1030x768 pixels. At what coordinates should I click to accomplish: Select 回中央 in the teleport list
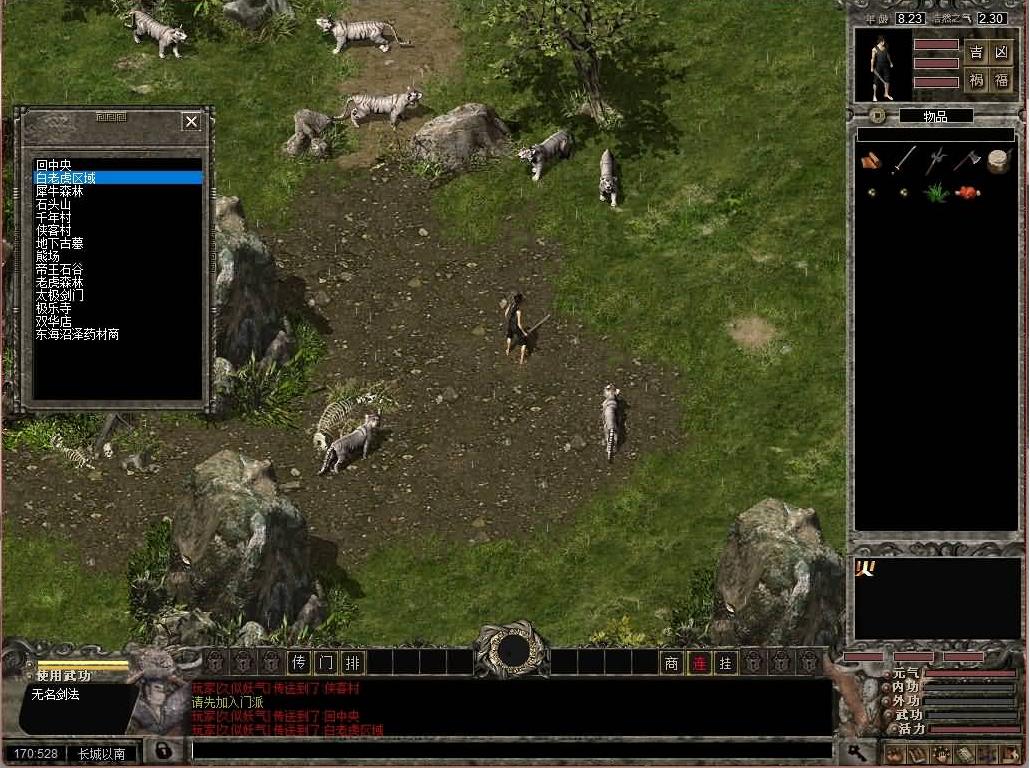(55, 165)
